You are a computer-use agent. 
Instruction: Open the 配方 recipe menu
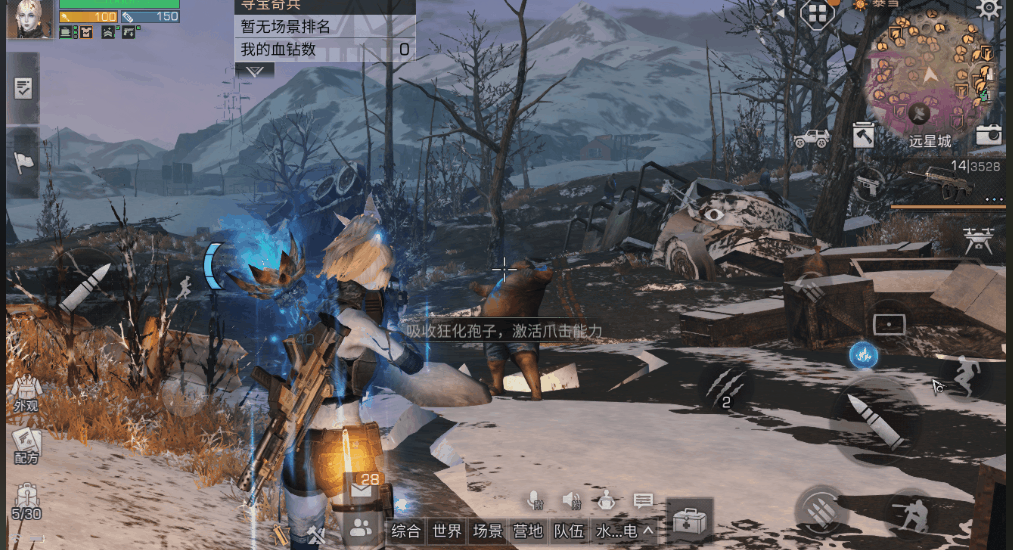(x=25, y=444)
